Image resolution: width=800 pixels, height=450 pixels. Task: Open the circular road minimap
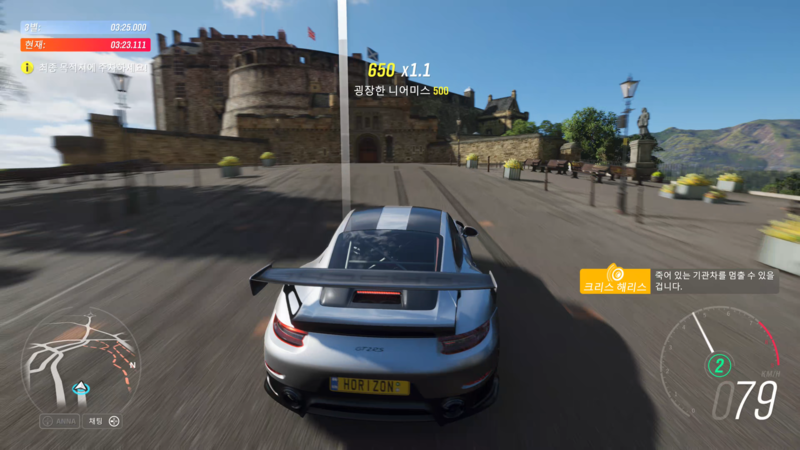[80, 362]
